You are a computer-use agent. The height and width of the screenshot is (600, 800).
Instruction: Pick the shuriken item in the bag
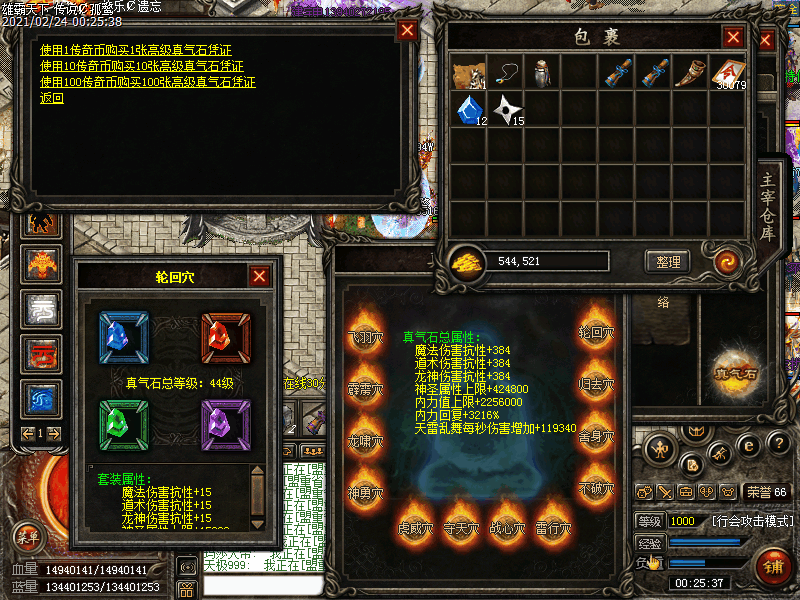coord(507,109)
